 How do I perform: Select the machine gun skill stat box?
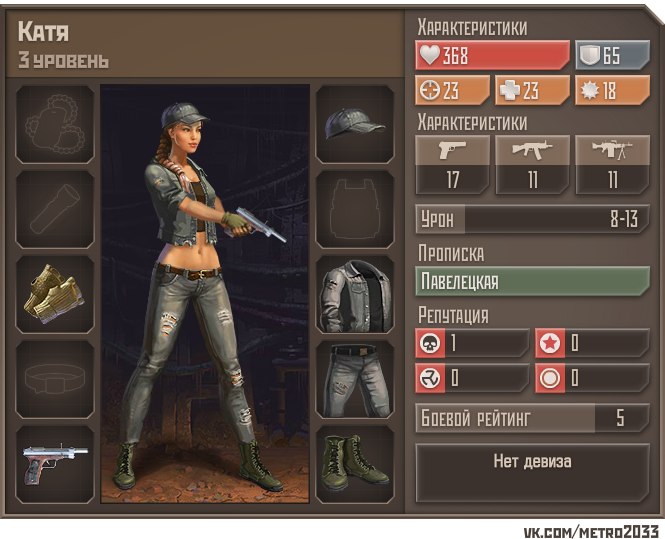point(612,165)
